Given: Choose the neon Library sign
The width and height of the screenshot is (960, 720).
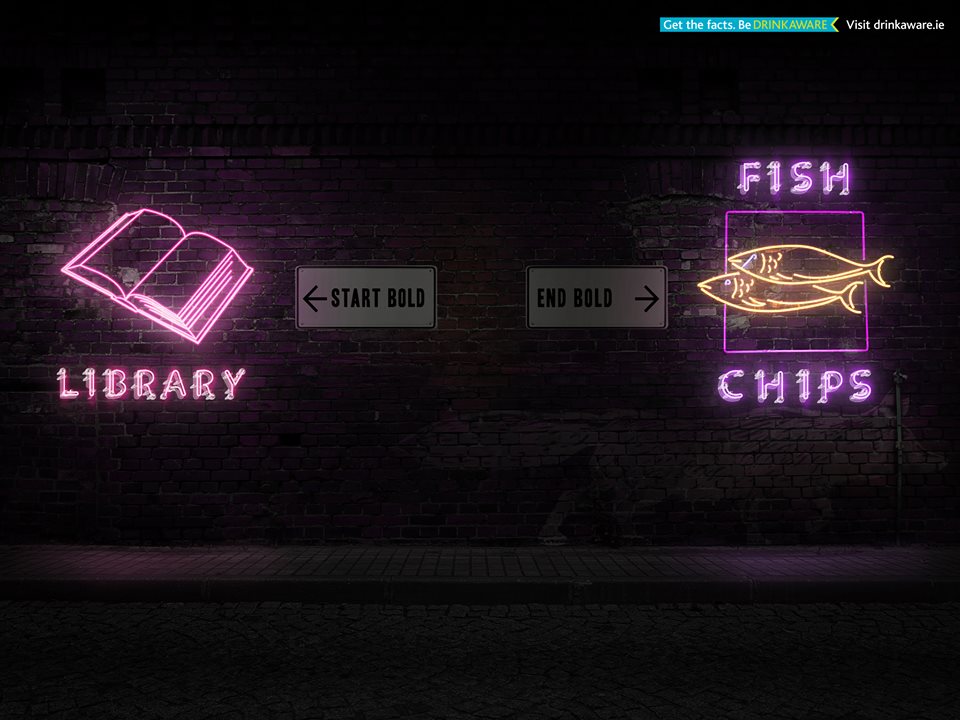Looking at the screenshot, I should [x=155, y=300].
